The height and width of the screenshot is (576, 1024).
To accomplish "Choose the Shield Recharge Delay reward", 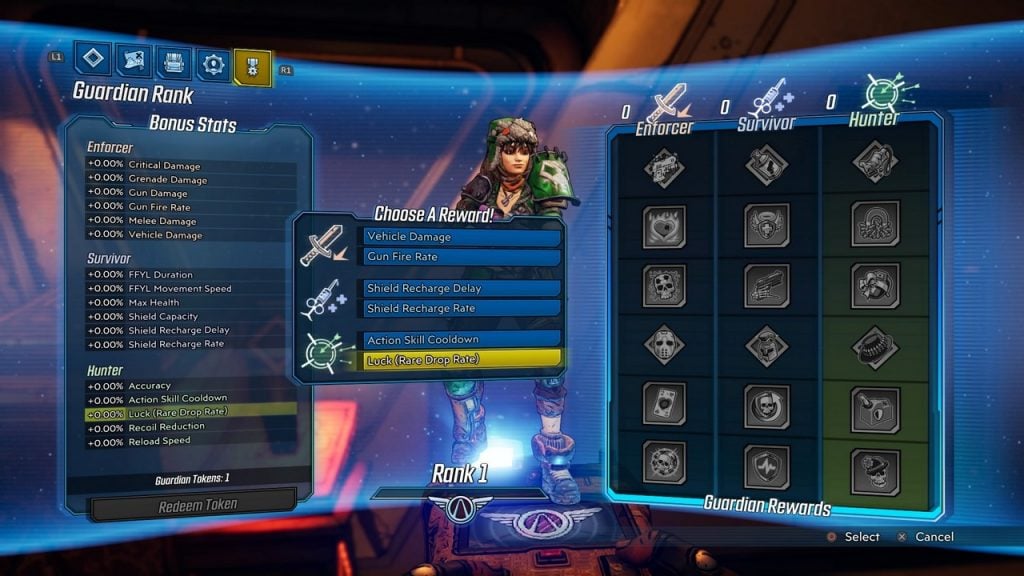I will [x=461, y=289].
